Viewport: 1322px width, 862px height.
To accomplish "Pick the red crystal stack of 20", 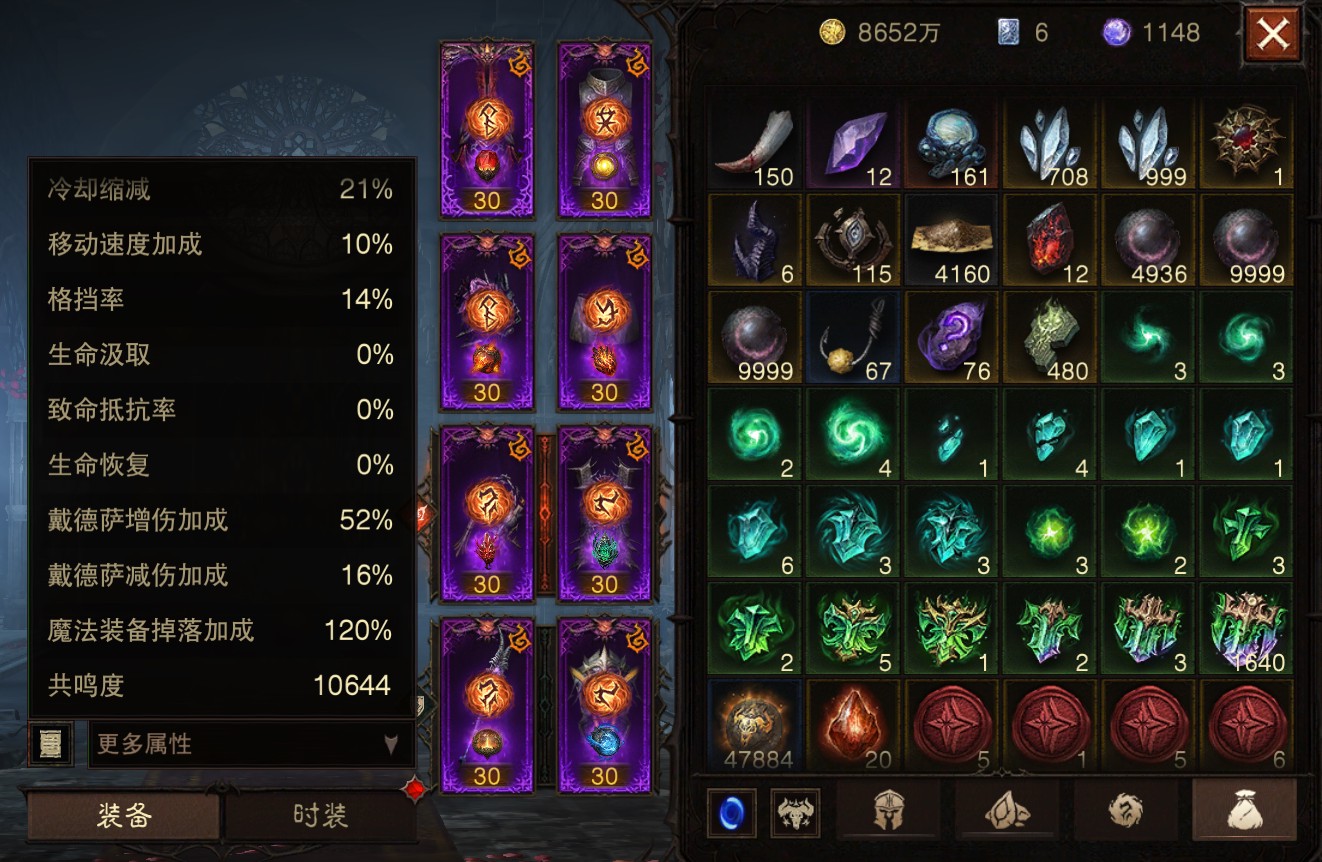I will point(853,725).
